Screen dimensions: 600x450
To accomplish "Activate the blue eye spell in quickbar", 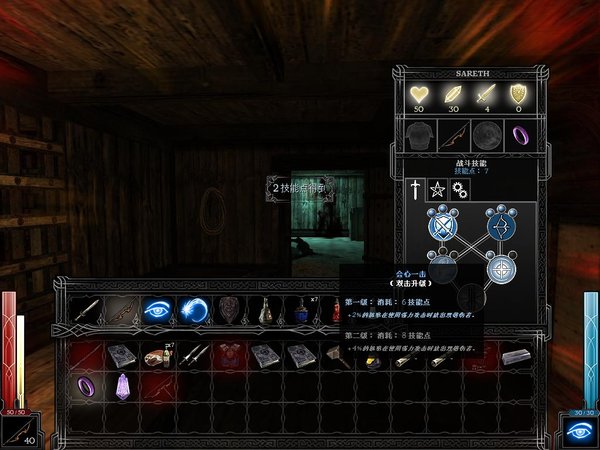I will tap(156, 310).
